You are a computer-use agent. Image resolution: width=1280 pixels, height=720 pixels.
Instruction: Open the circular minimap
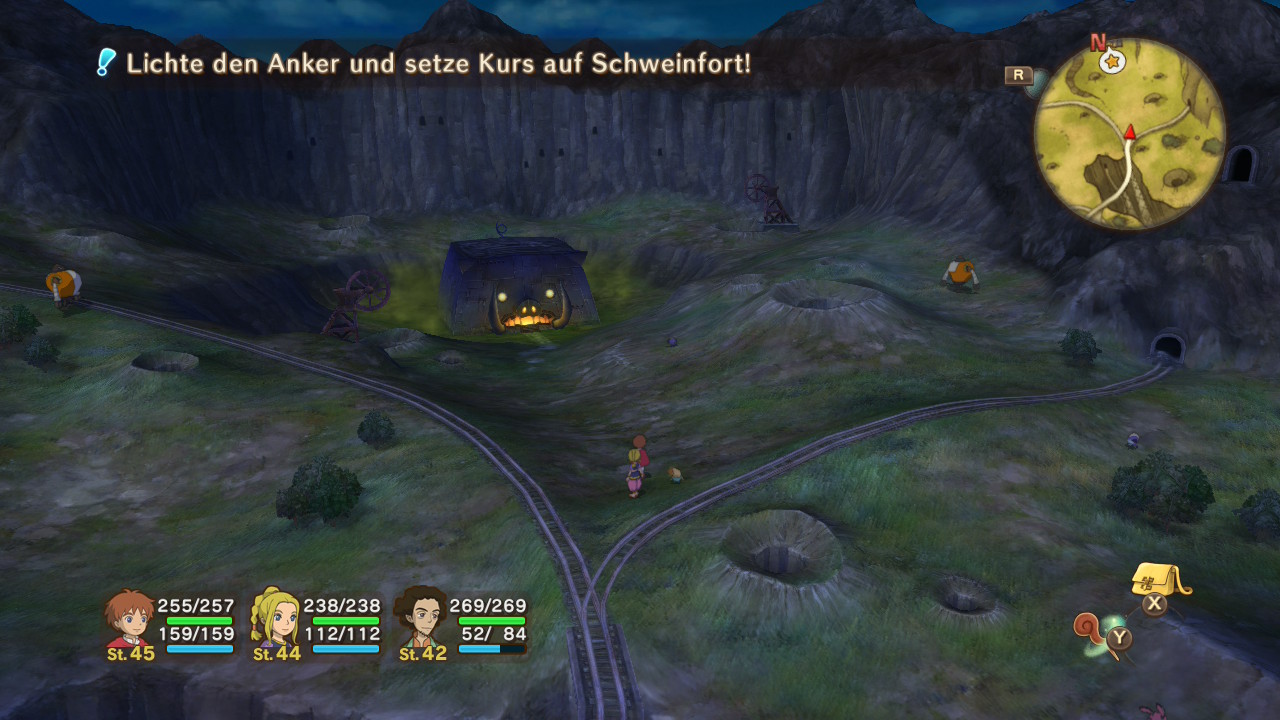click(x=1129, y=134)
